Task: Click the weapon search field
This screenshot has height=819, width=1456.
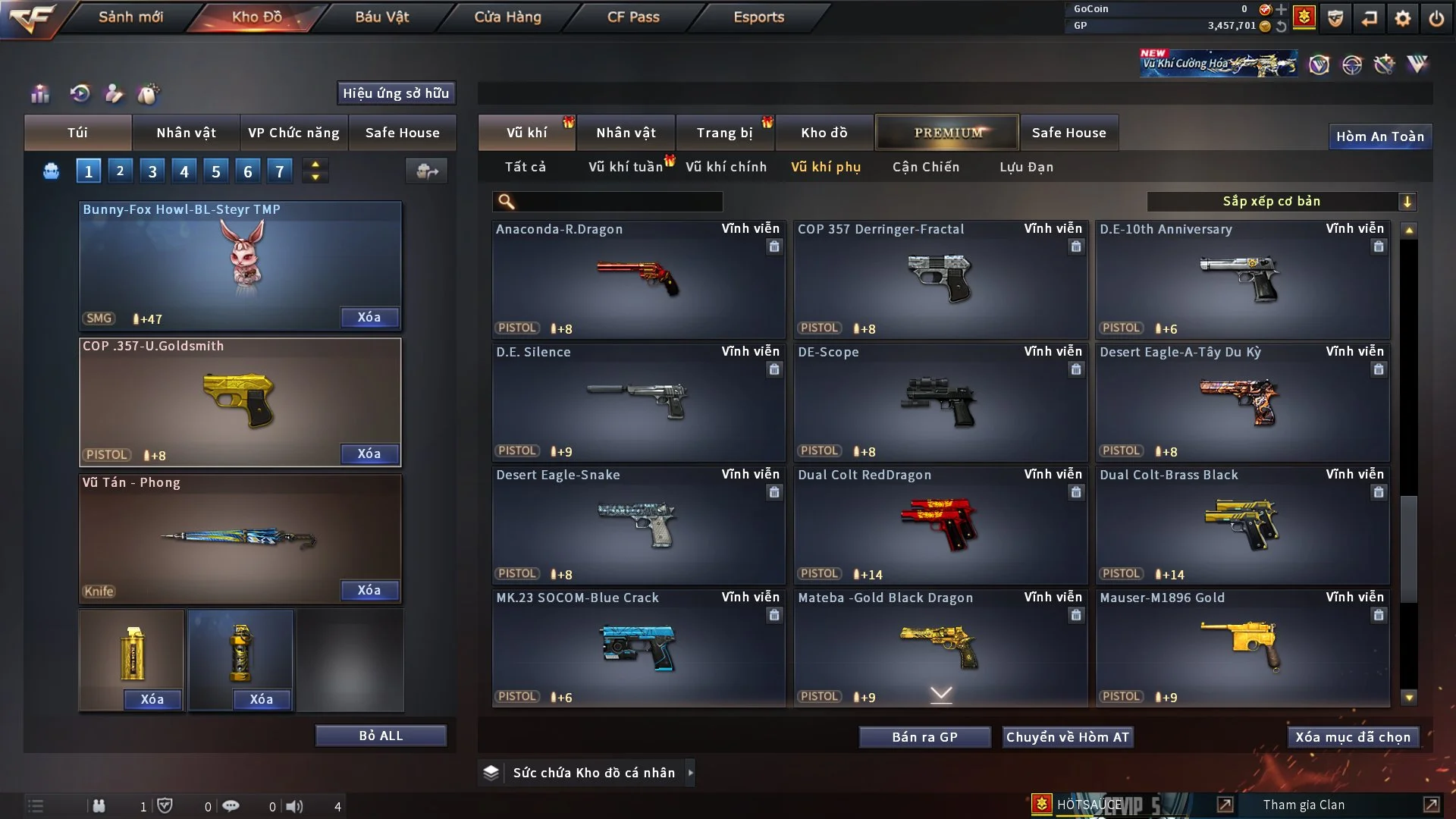Action: click(x=618, y=201)
